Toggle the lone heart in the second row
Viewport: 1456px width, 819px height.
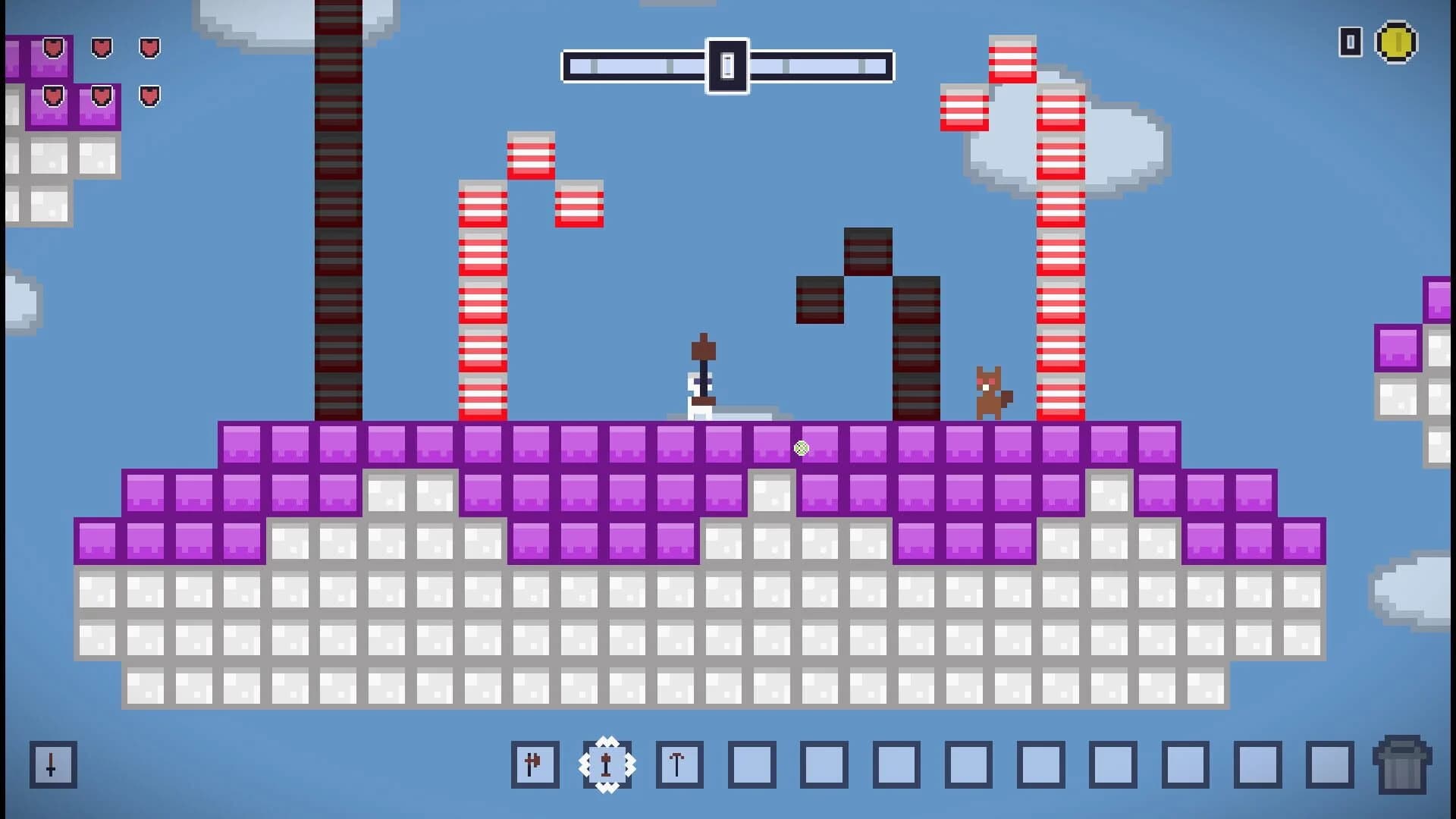pyautogui.click(x=149, y=96)
